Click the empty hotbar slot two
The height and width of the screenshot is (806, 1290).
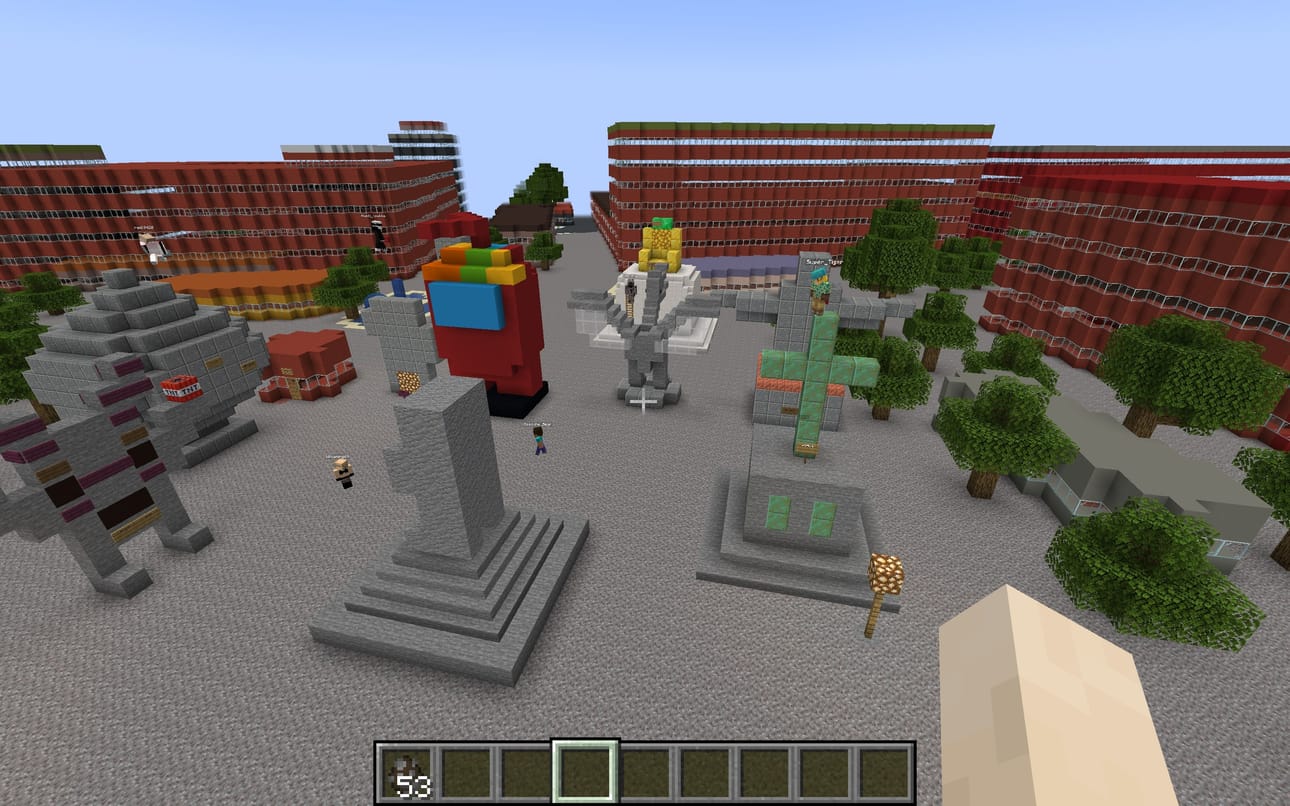pos(469,773)
